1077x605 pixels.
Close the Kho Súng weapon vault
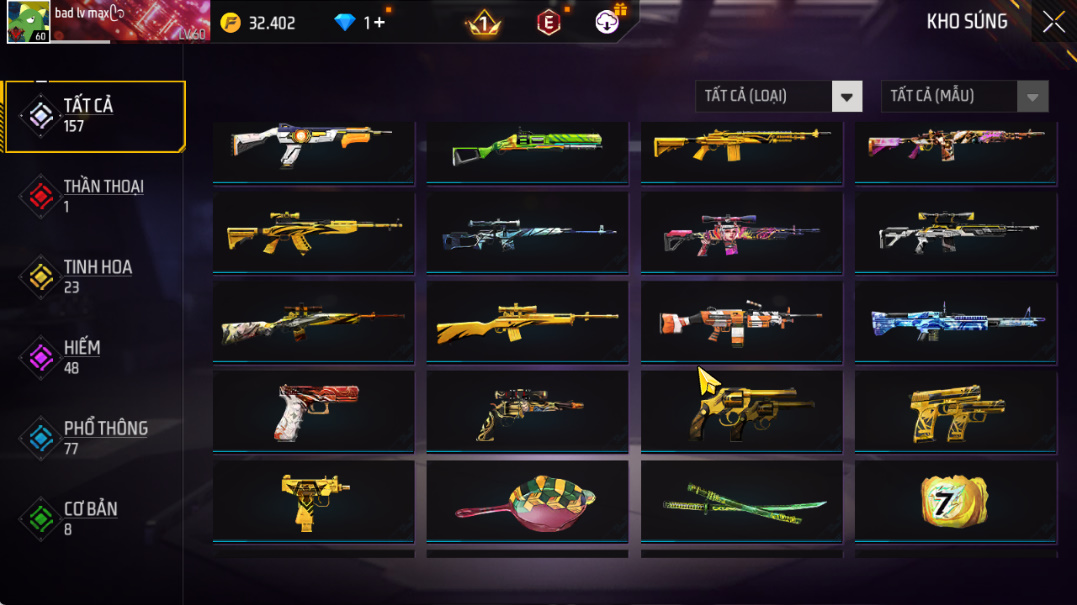pos(1053,22)
